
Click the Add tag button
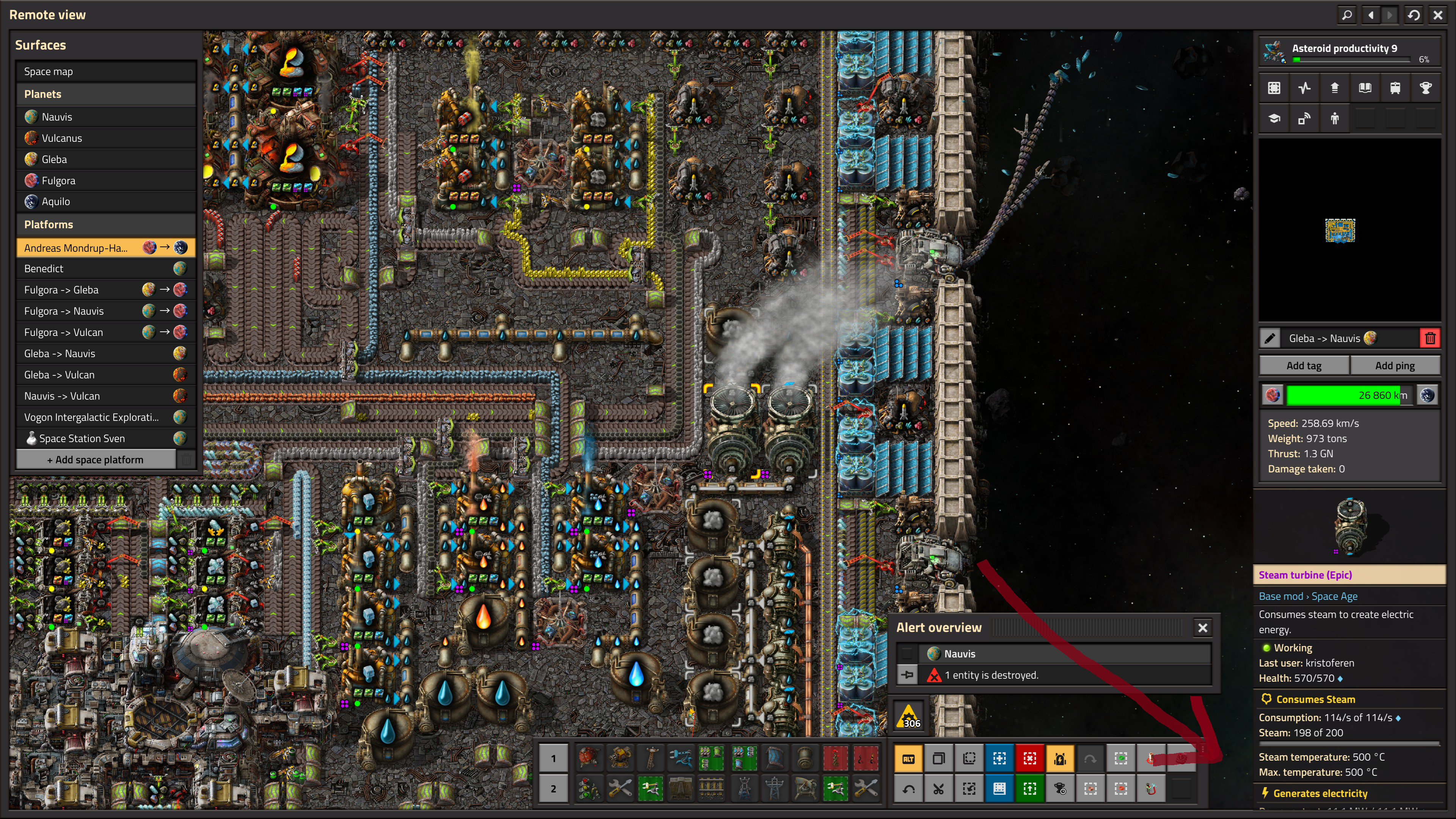(1304, 366)
